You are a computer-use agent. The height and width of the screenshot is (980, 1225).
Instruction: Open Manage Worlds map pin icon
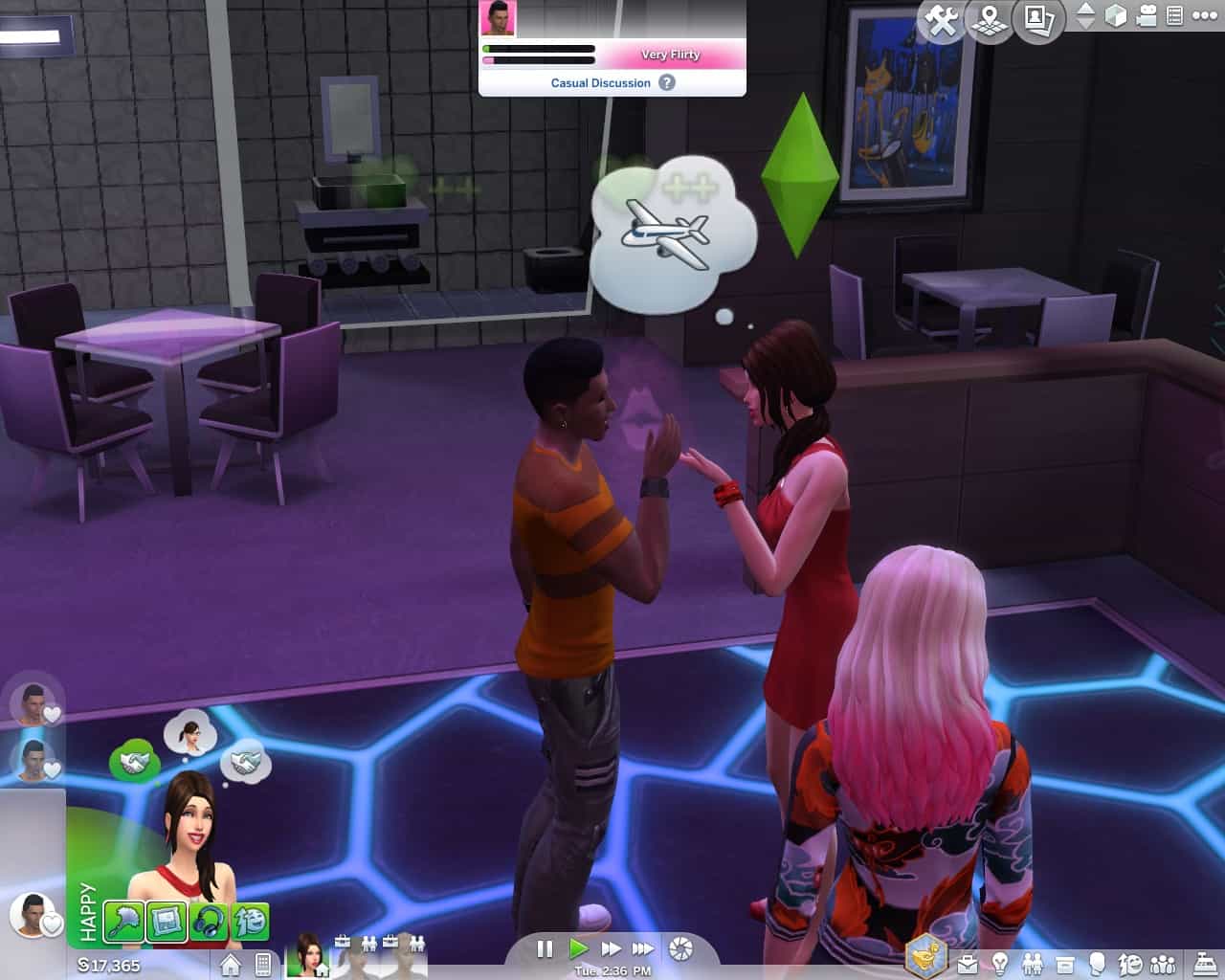pyautogui.click(x=990, y=20)
